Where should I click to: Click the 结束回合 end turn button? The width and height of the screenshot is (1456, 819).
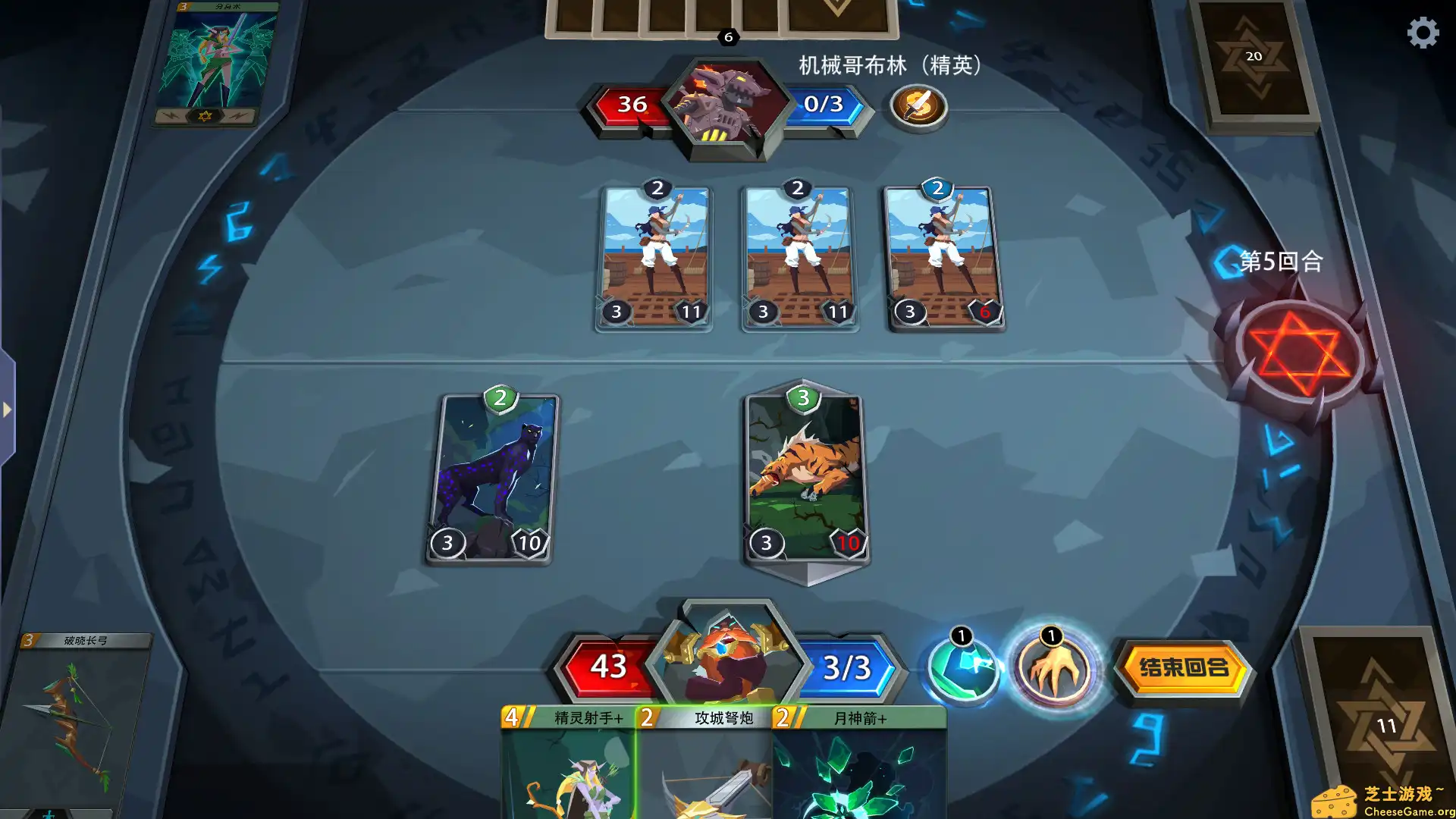tap(1183, 670)
